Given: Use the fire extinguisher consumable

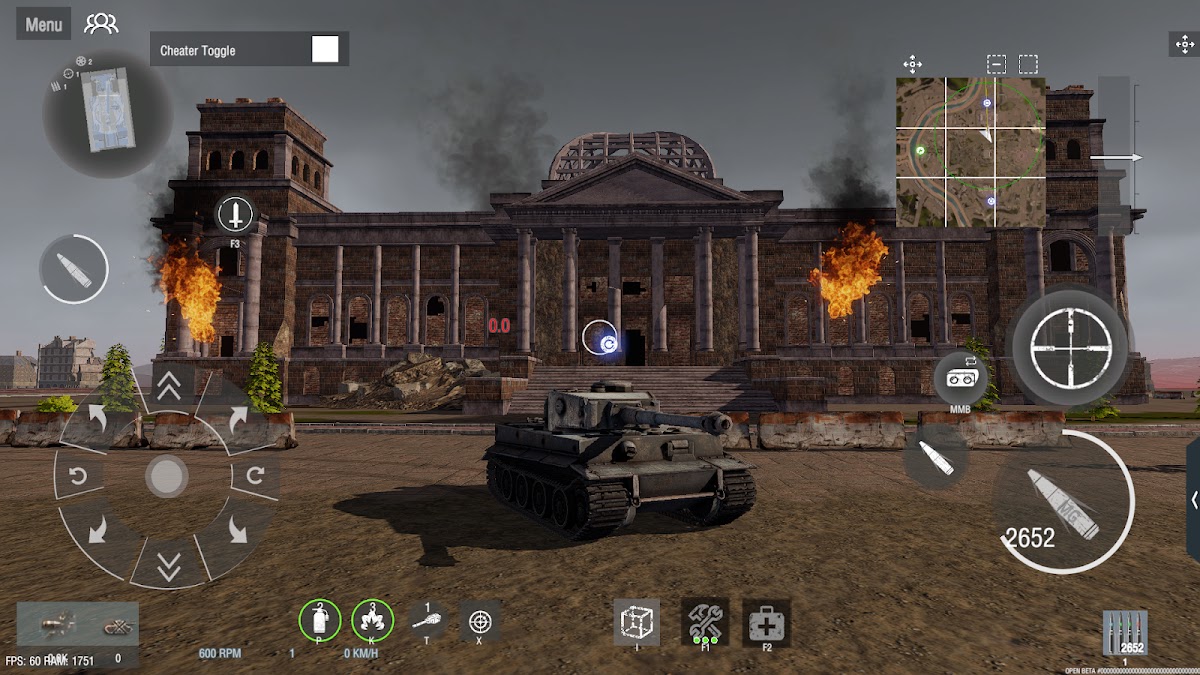Looking at the screenshot, I should pos(320,621).
